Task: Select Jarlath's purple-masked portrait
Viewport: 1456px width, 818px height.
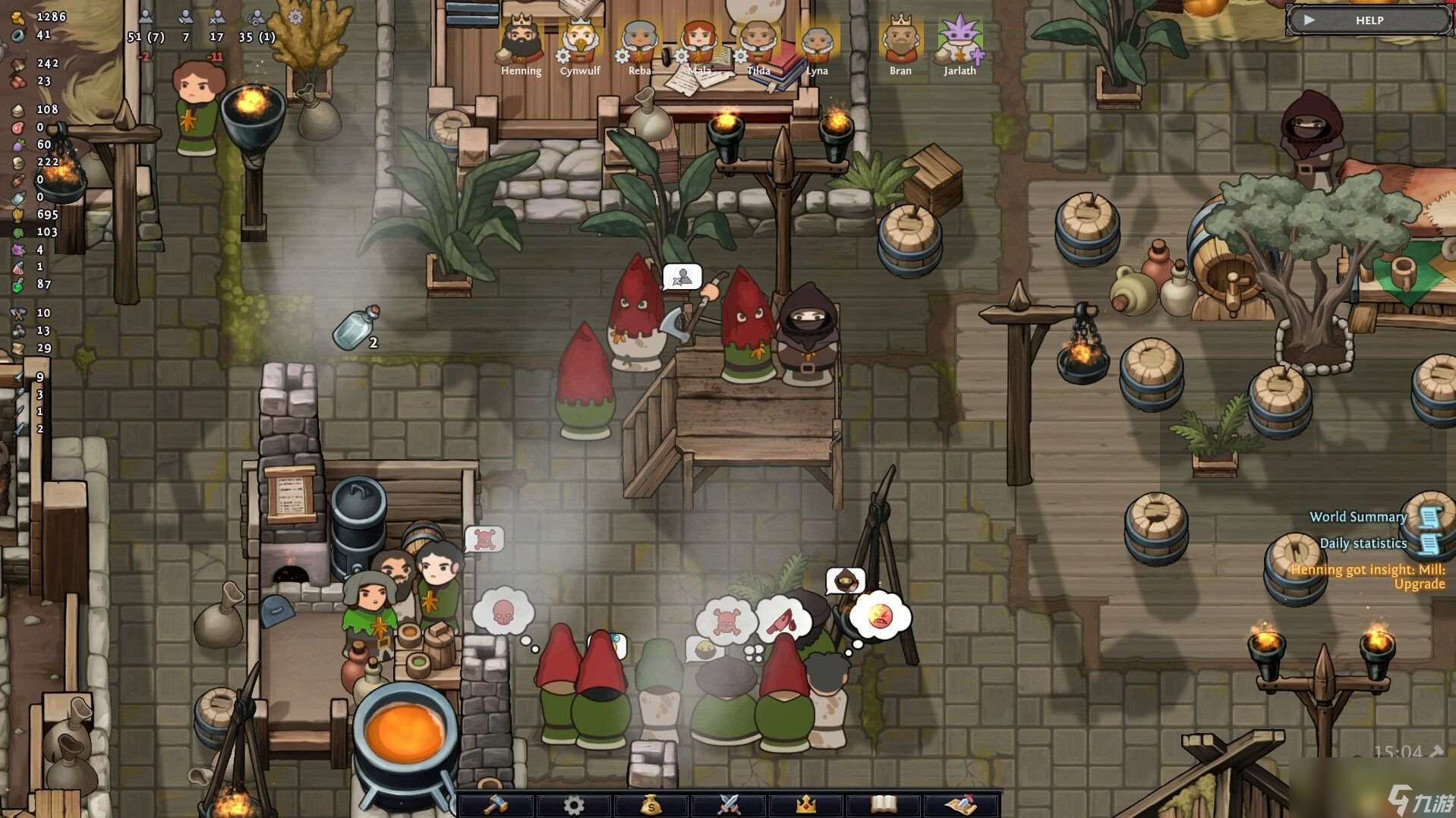Action: [960, 41]
